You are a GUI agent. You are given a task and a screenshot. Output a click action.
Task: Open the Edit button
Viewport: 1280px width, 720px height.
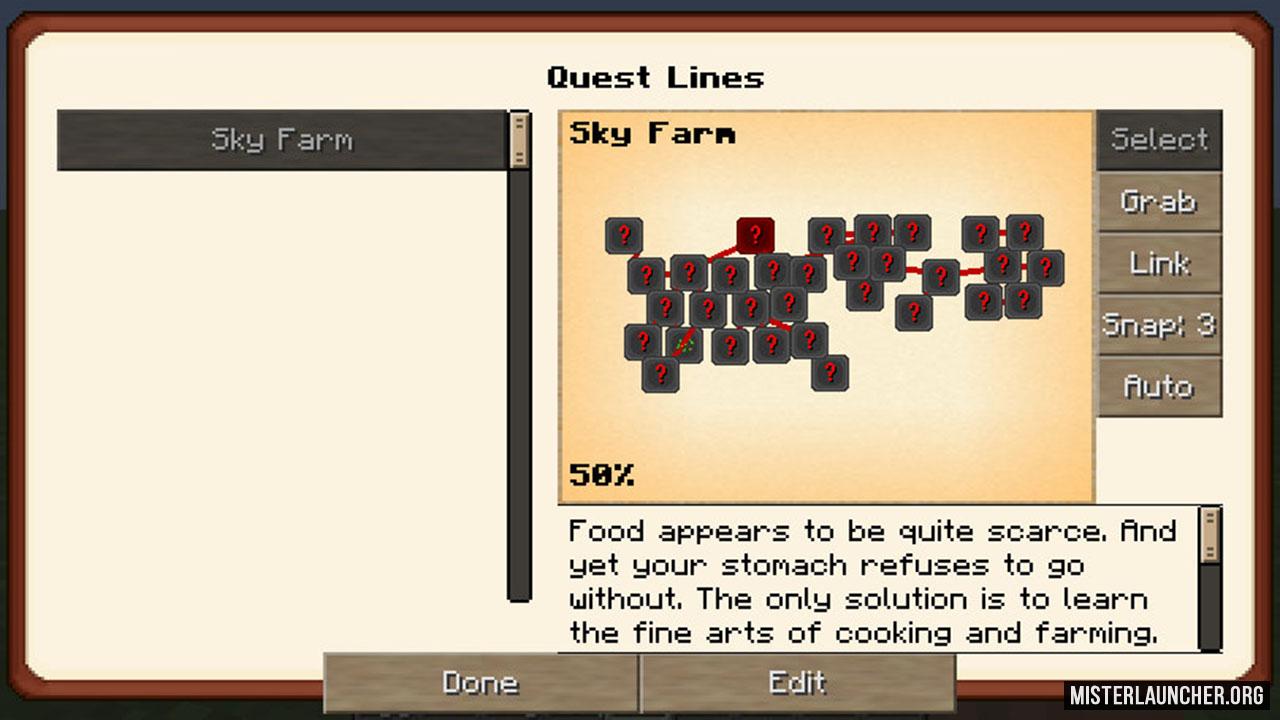pos(797,683)
